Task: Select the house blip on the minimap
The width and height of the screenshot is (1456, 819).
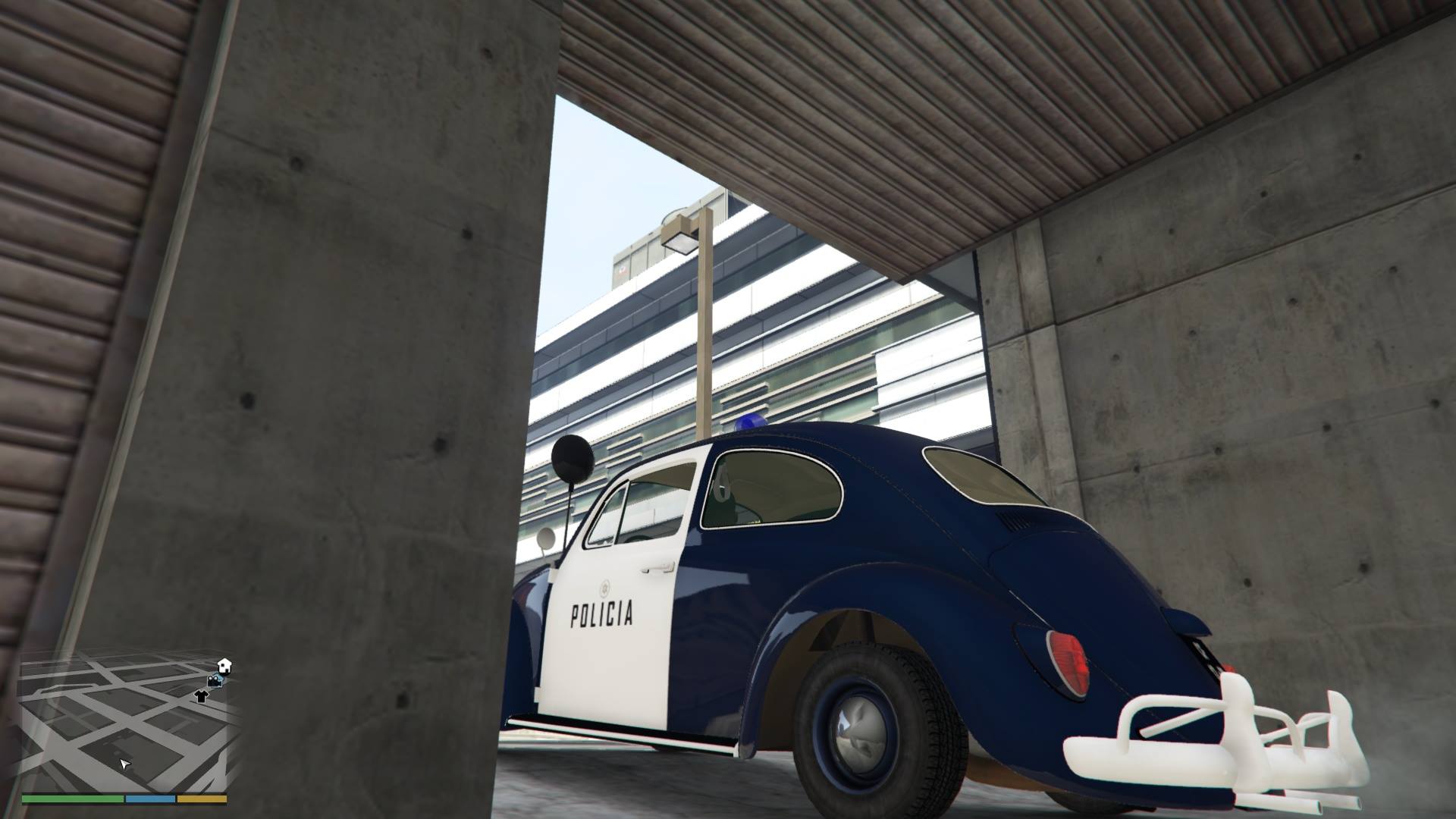Action: (x=224, y=664)
